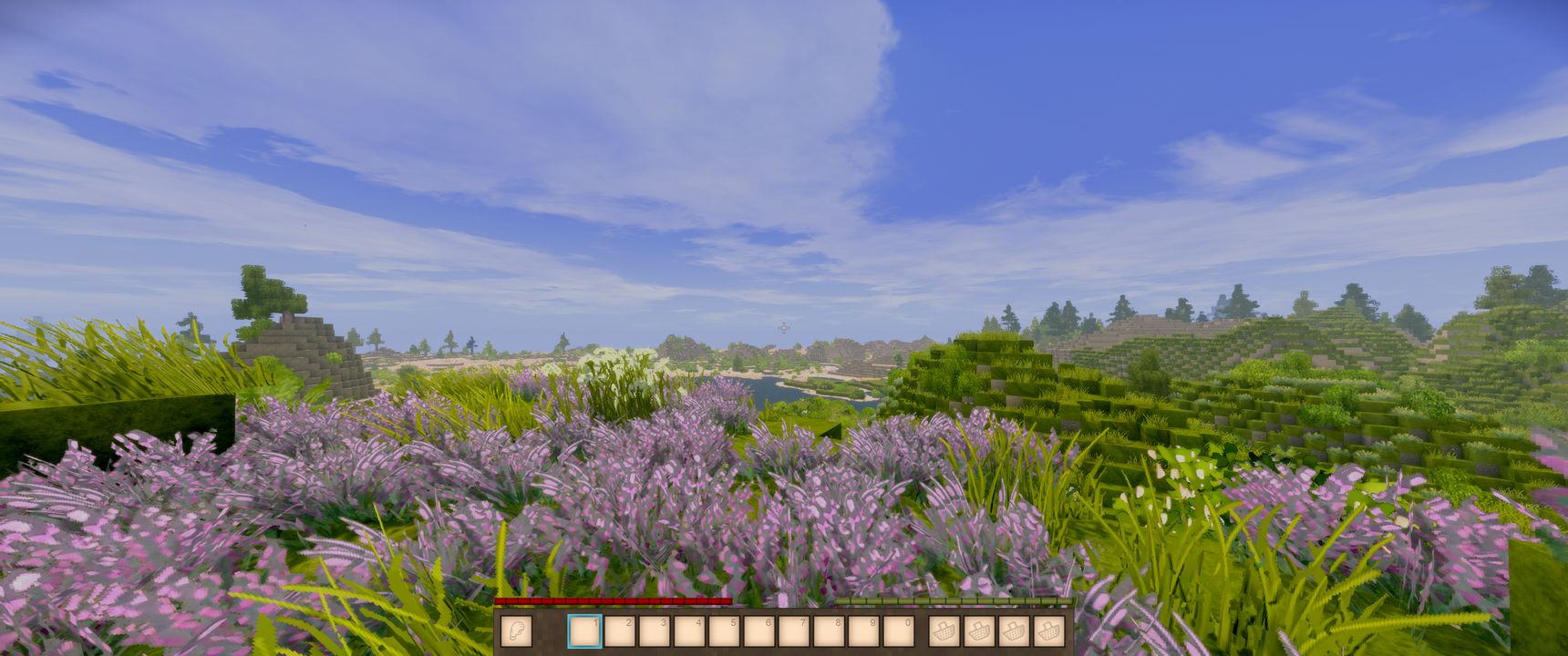The width and height of the screenshot is (1568, 656).
Task: Switch to hotbar slot 2
Action: [x=619, y=630]
